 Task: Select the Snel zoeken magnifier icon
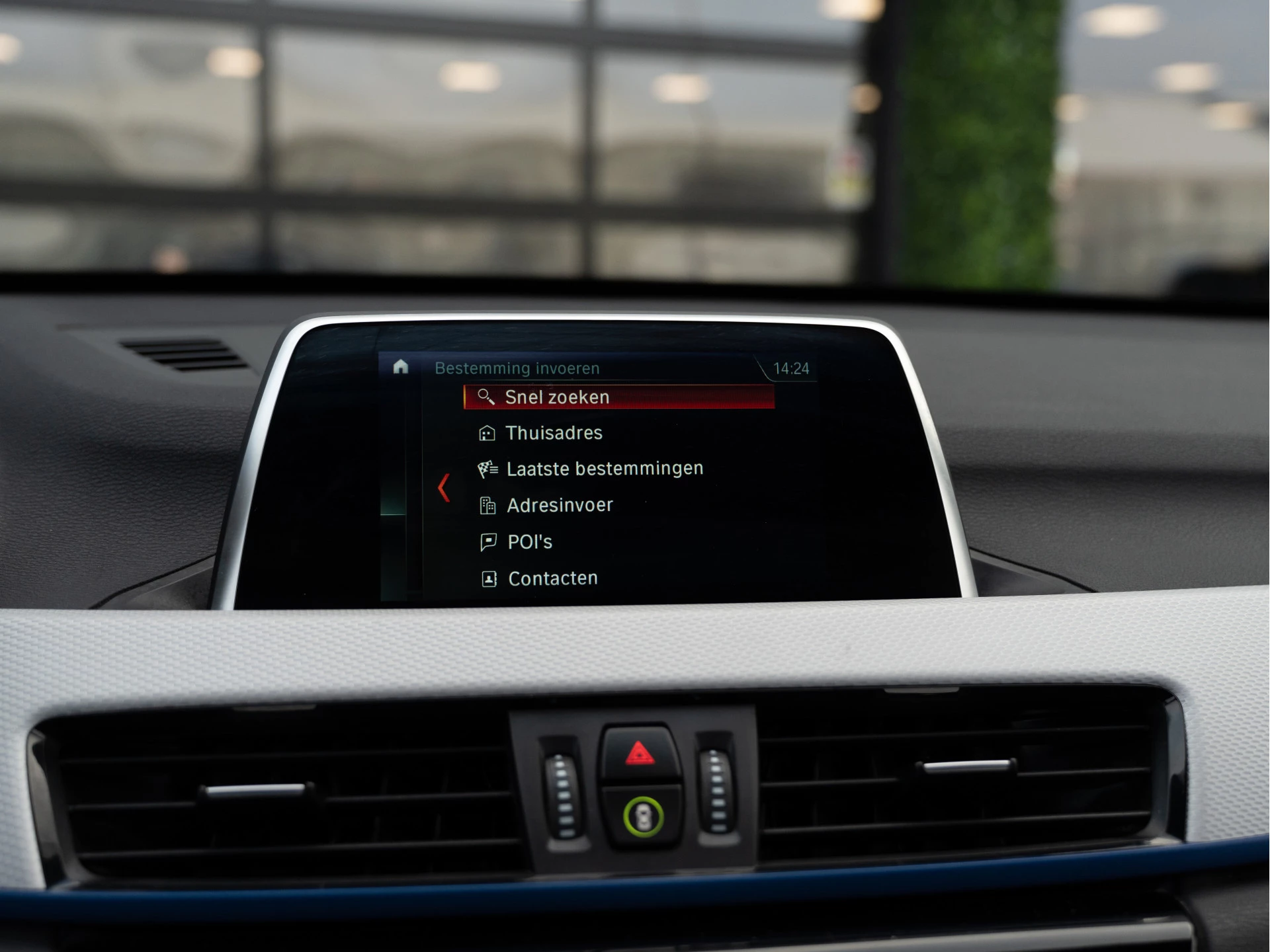(x=488, y=397)
